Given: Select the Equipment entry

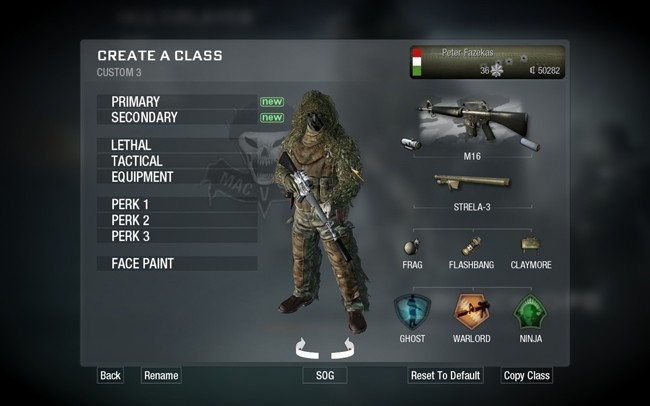Looking at the screenshot, I should tap(142, 177).
